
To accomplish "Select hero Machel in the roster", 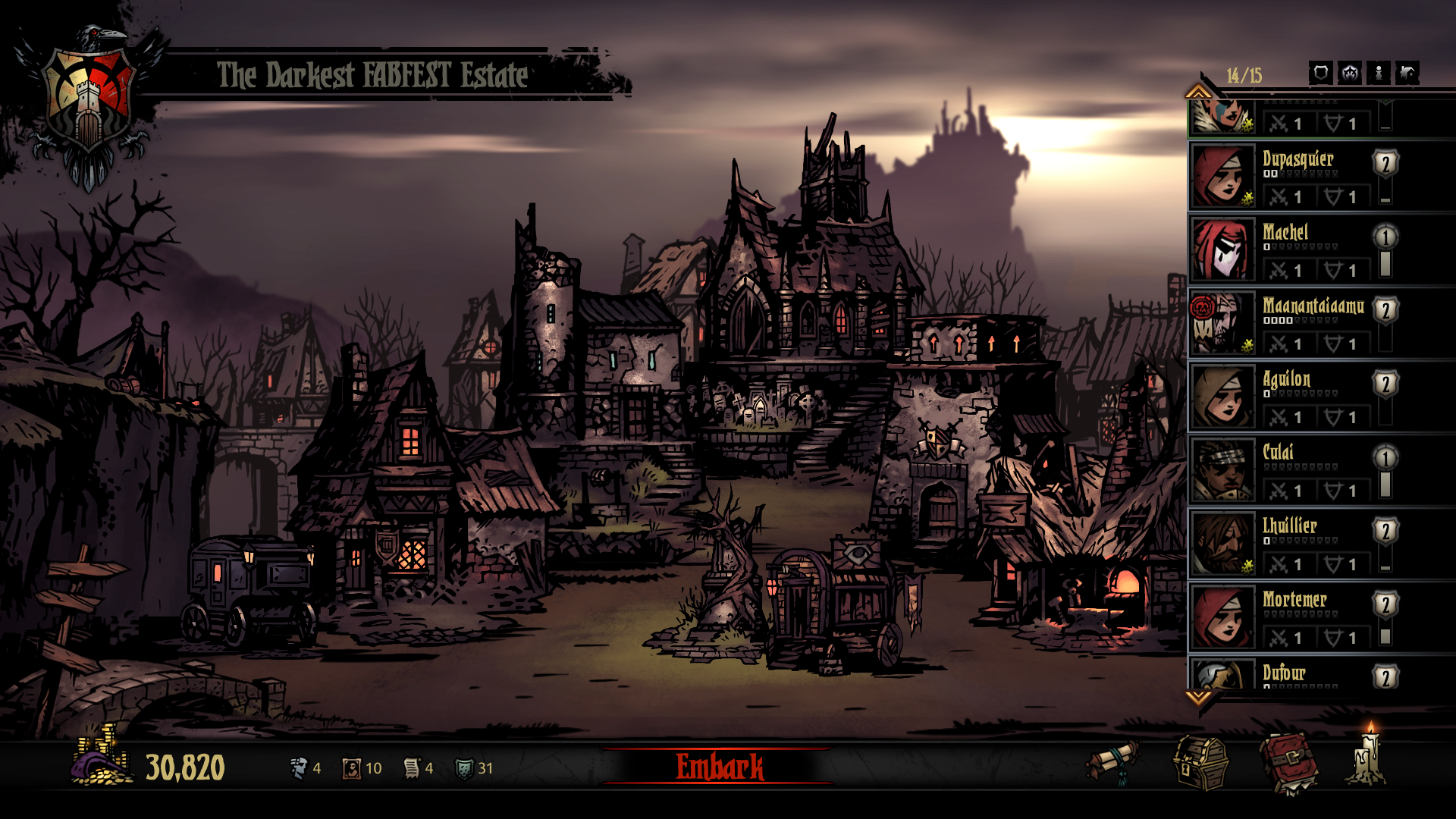I will (x=1297, y=250).
